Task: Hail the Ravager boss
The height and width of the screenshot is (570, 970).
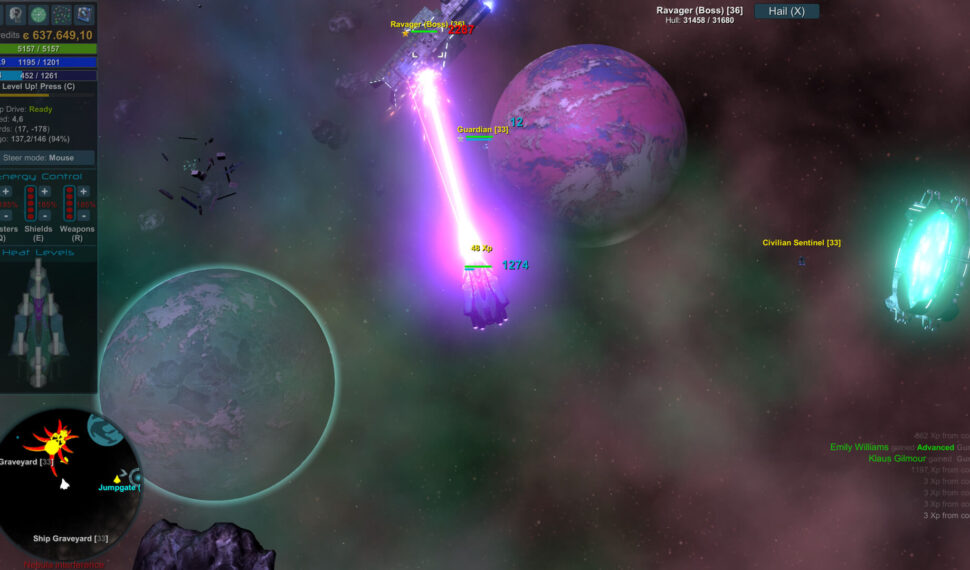Action: [x=787, y=11]
